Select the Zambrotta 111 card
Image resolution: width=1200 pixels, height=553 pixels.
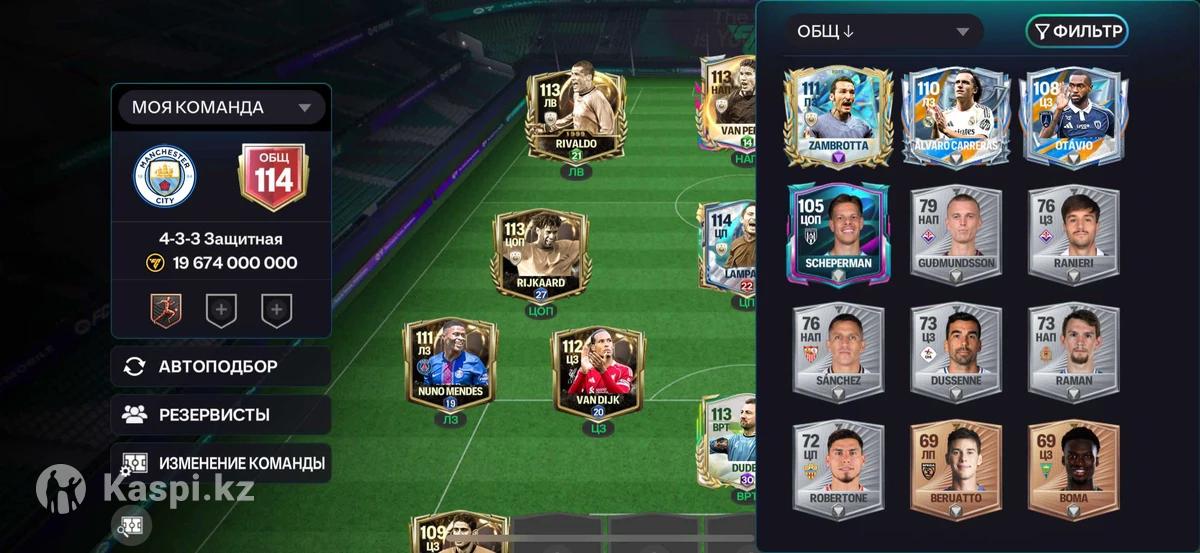pyautogui.click(x=838, y=116)
